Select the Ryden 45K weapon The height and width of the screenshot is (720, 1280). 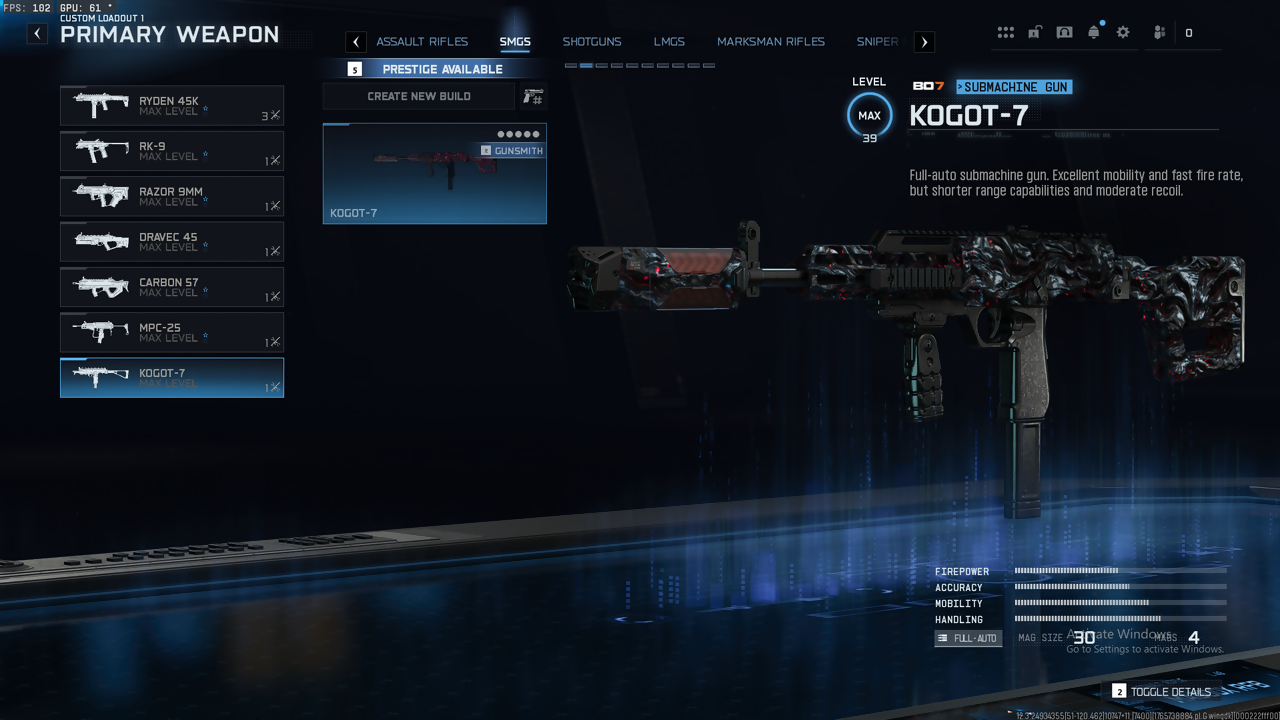(172, 105)
